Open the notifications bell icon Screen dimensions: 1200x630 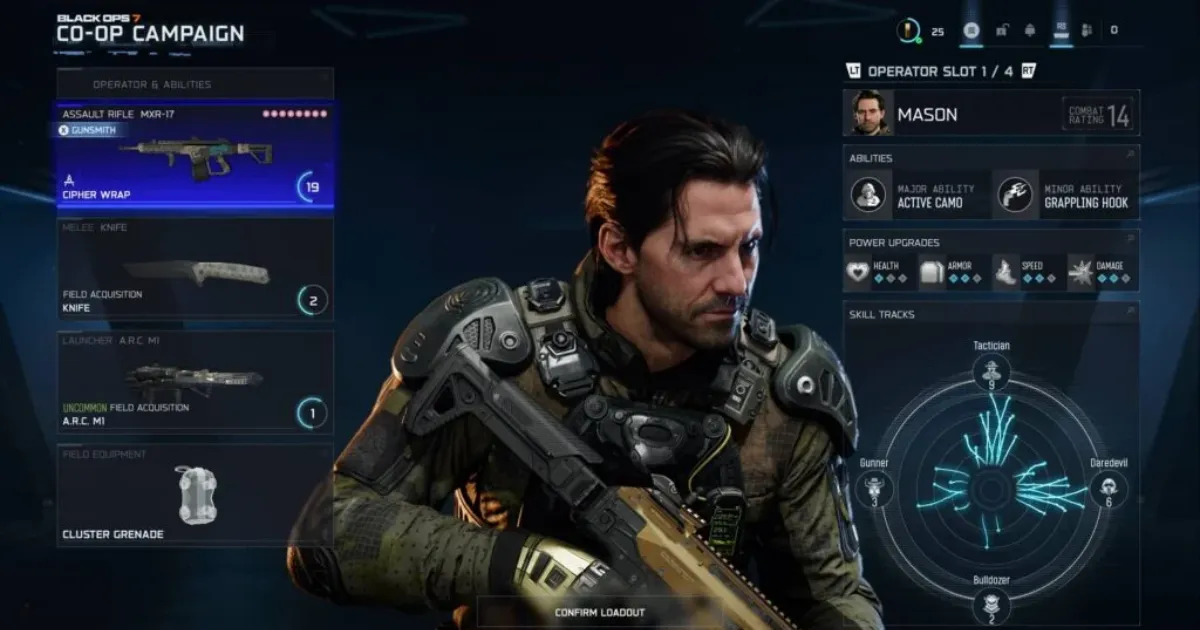1030,31
